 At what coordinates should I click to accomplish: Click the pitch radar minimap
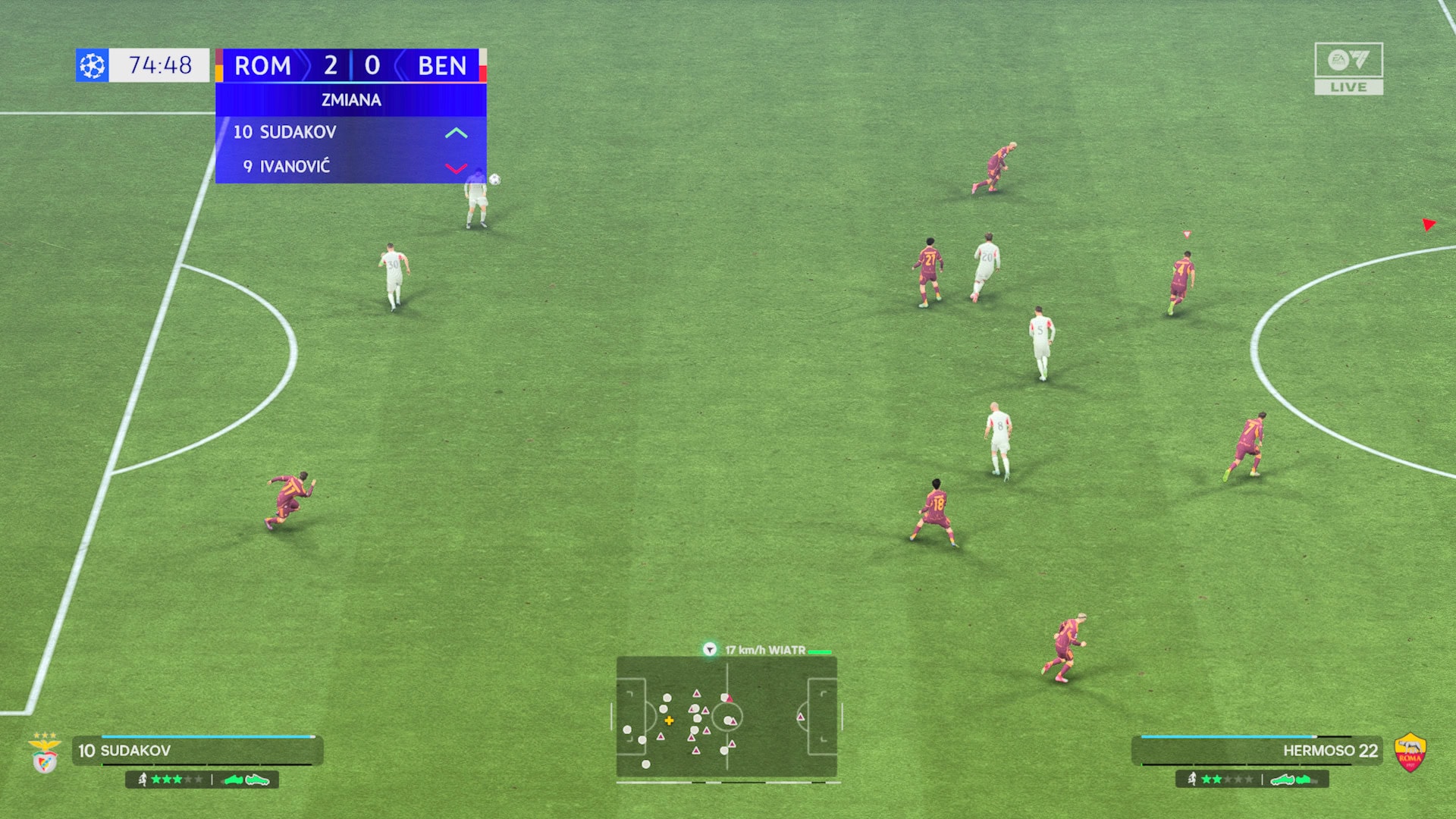[726, 717]
